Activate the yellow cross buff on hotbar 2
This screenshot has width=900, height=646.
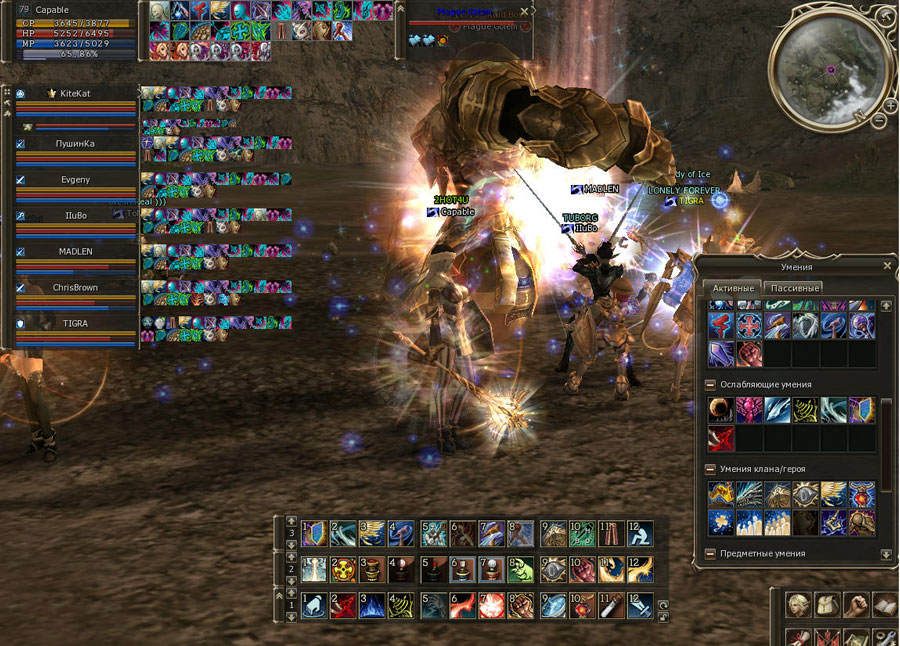(x=343, y=570)
